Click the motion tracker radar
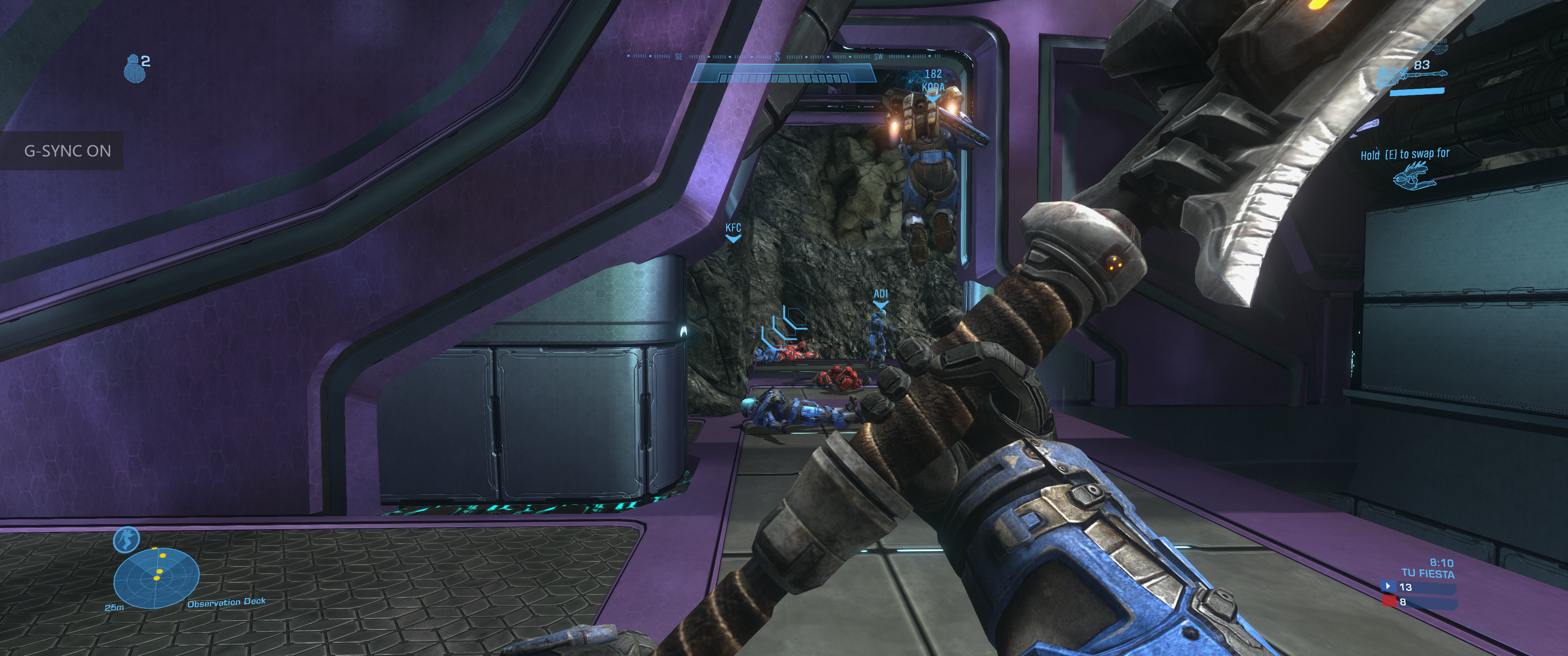Image resolution: width=1568 pixels, height=656 pixels. (x=156, y=577)
